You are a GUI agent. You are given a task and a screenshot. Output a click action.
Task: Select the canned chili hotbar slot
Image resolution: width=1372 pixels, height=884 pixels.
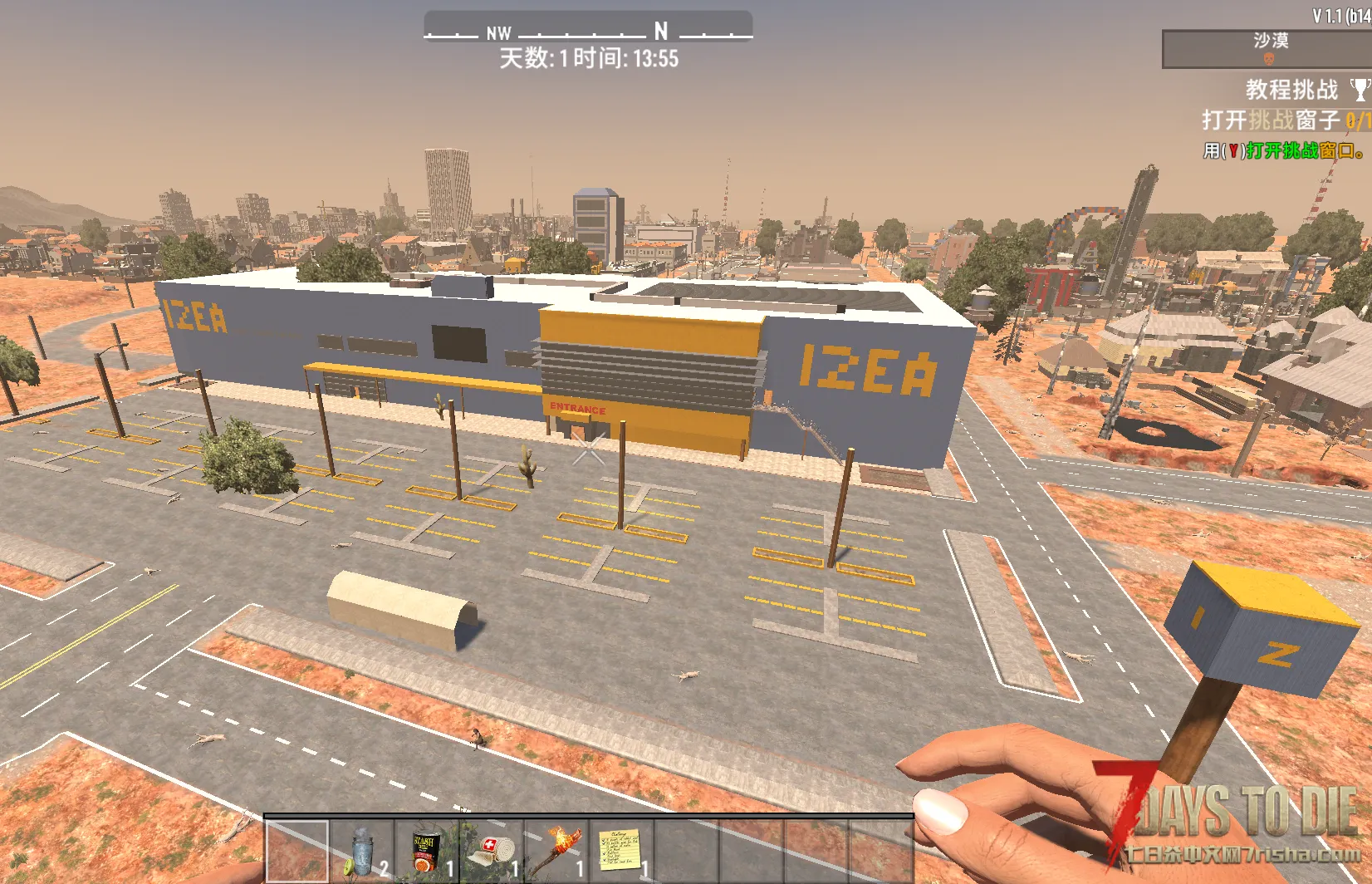tap(427, 851)
